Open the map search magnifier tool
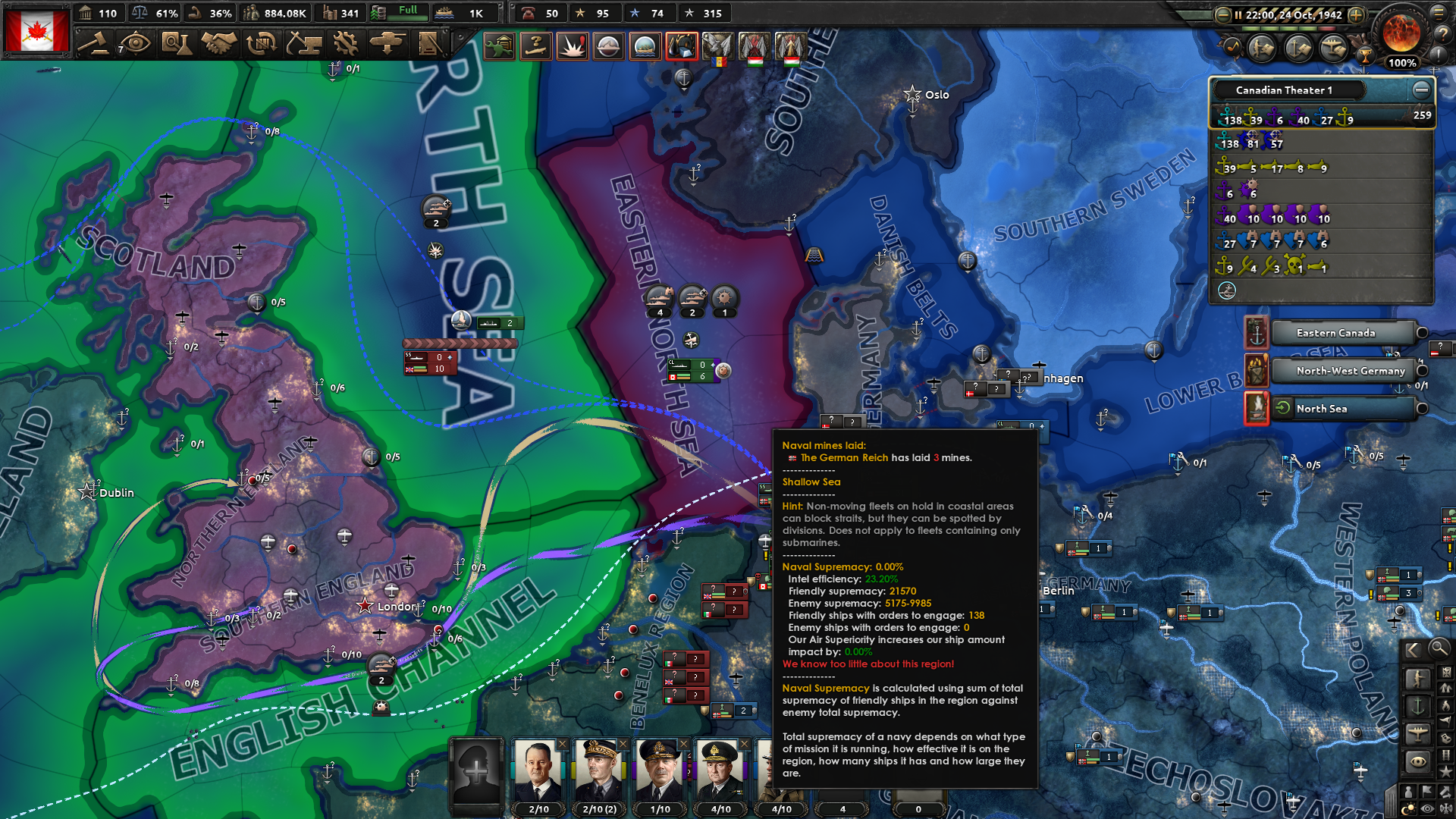This screenshot has height=819, width=1456. pos(1439,650)
